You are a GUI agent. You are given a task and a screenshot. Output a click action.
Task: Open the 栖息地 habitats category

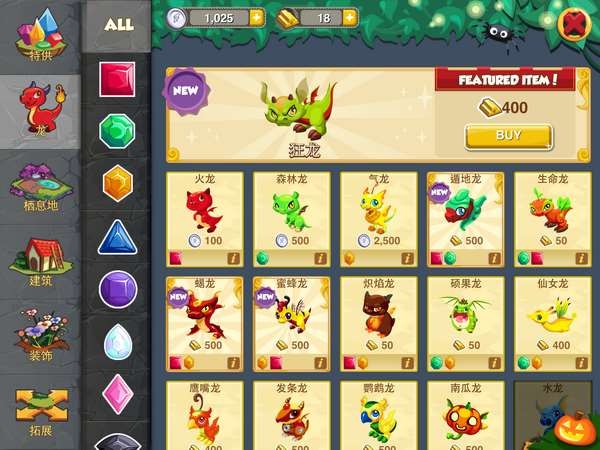(40, 187)
